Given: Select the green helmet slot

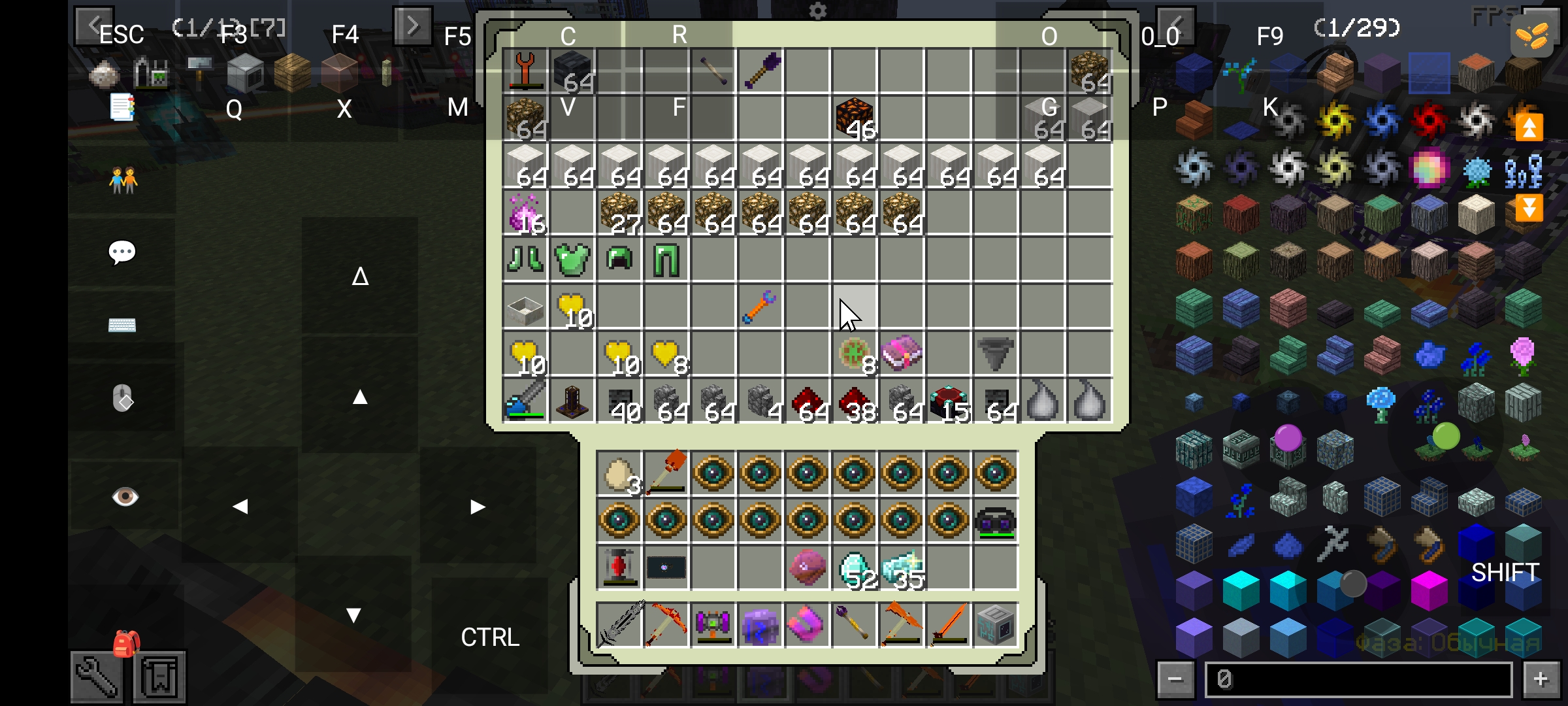Looking at the screenshot, I should click(x=619, y=259).
